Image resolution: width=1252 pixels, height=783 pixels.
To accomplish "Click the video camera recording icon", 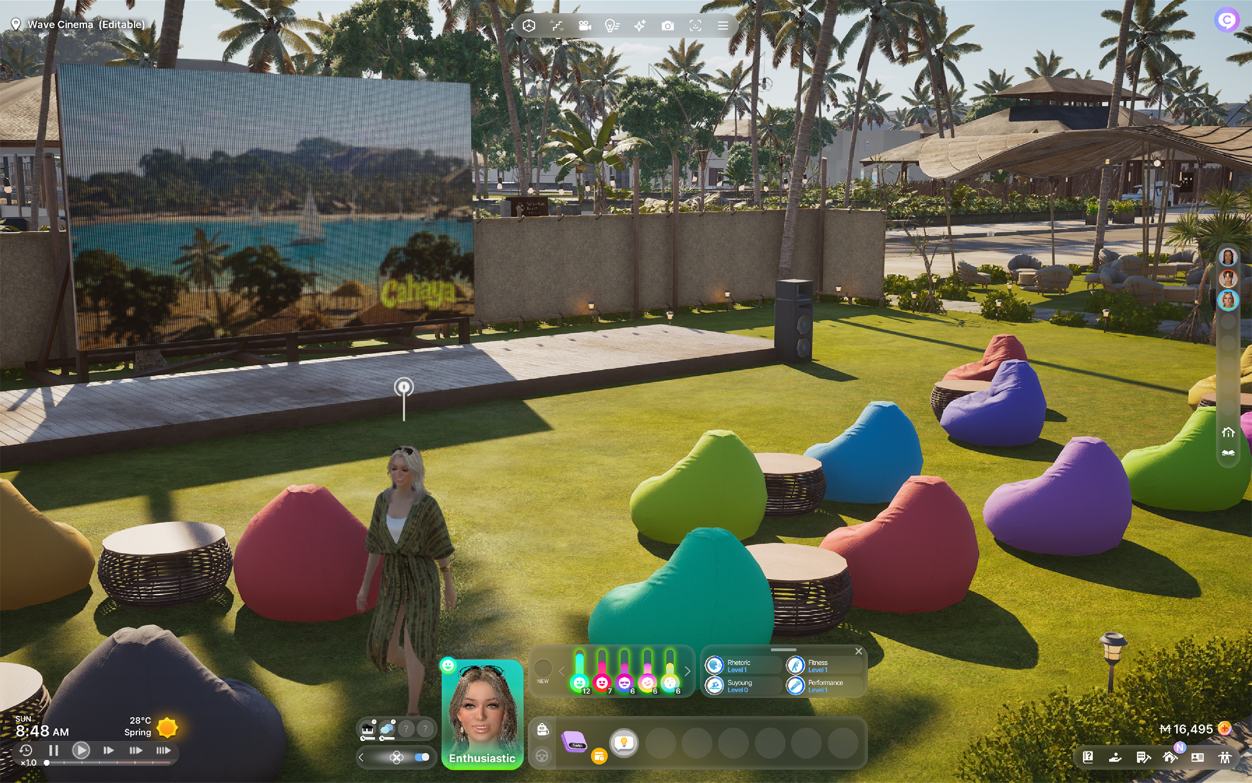I will pos(584,26).
